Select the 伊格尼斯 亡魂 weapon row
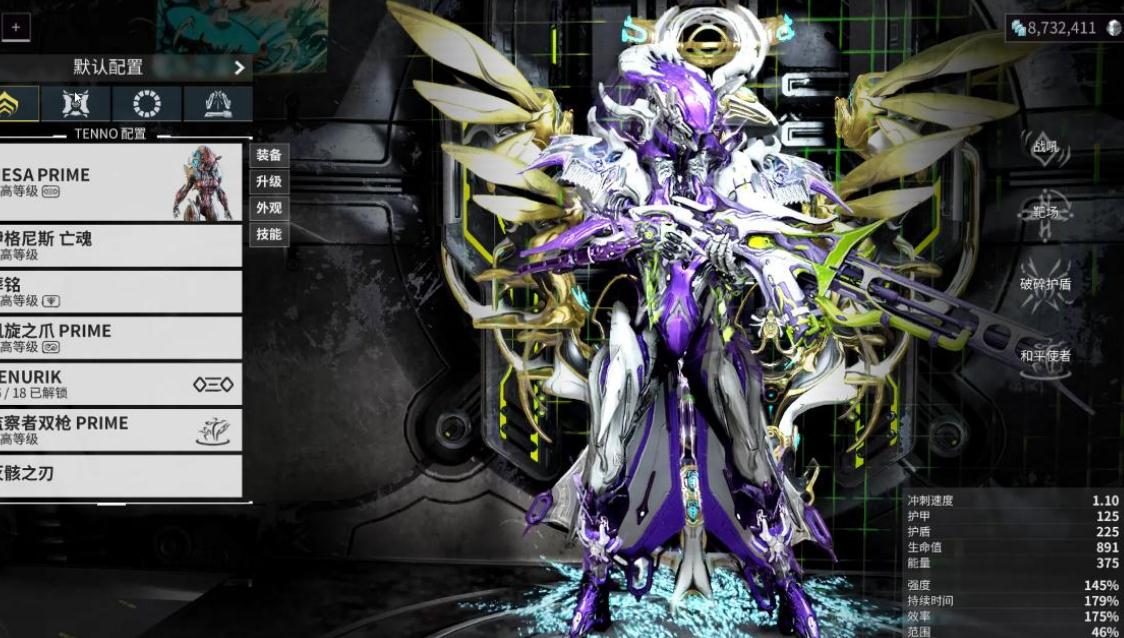 pos(120,245)
